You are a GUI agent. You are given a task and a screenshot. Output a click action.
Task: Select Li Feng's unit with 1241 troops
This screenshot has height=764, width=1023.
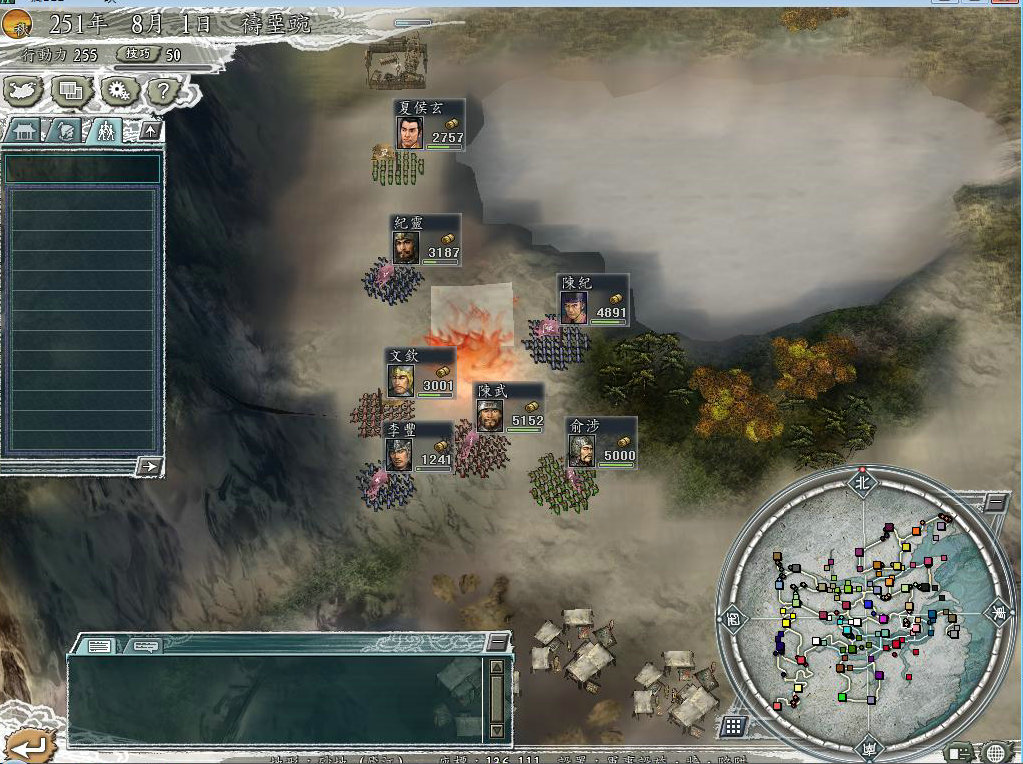point(418,447)
